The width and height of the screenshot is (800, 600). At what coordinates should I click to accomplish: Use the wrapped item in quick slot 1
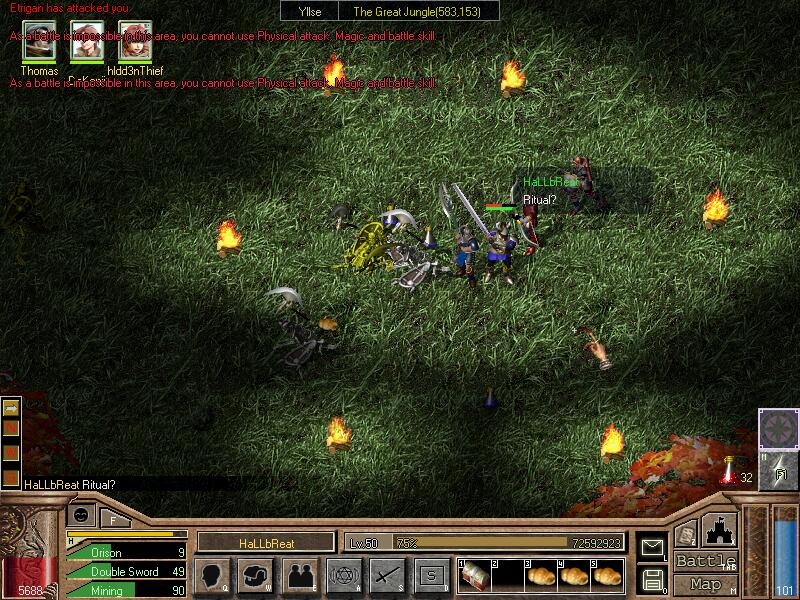click(475, 575)
